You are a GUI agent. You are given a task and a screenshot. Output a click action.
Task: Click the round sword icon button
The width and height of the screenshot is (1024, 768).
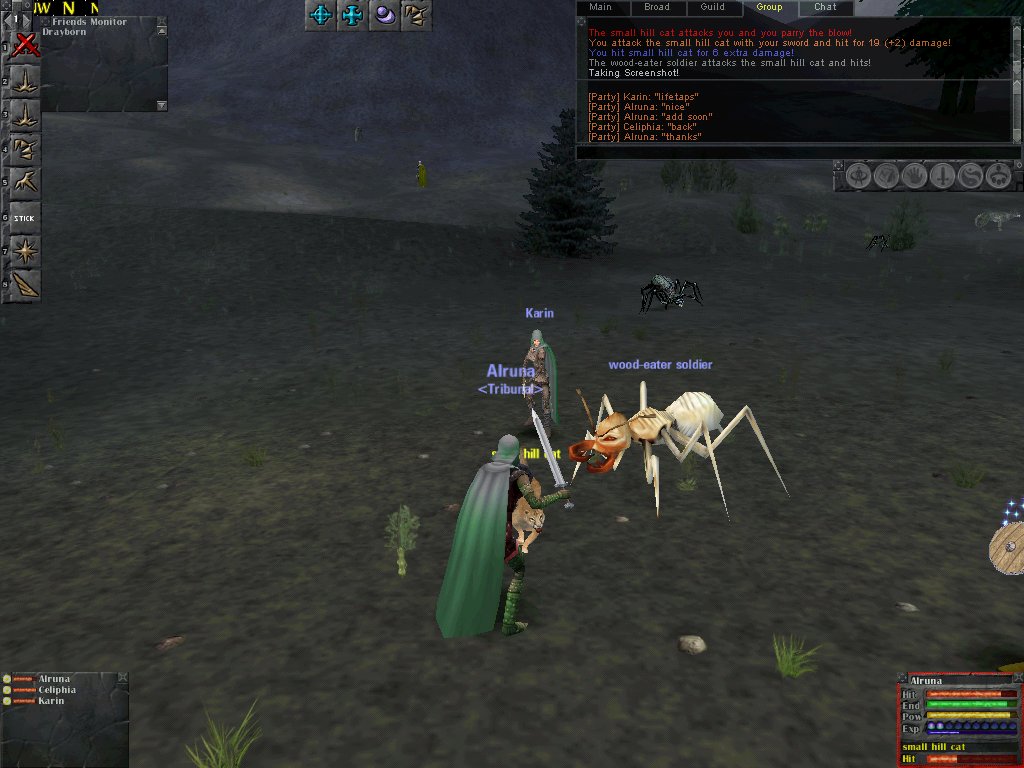(x=942, y=177)
